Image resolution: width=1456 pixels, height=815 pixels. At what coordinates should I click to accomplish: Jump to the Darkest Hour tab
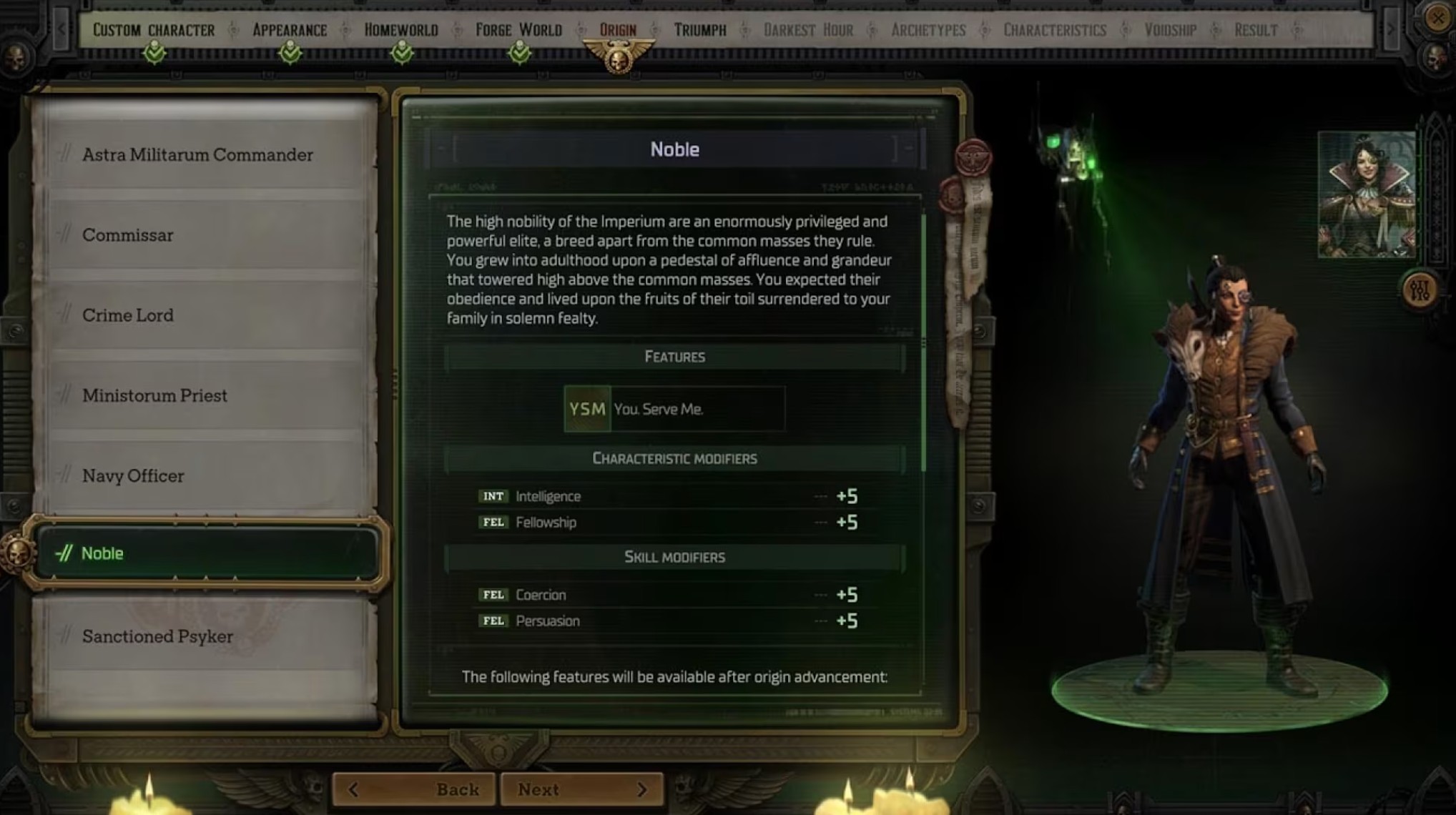click(x=808, y=30)
